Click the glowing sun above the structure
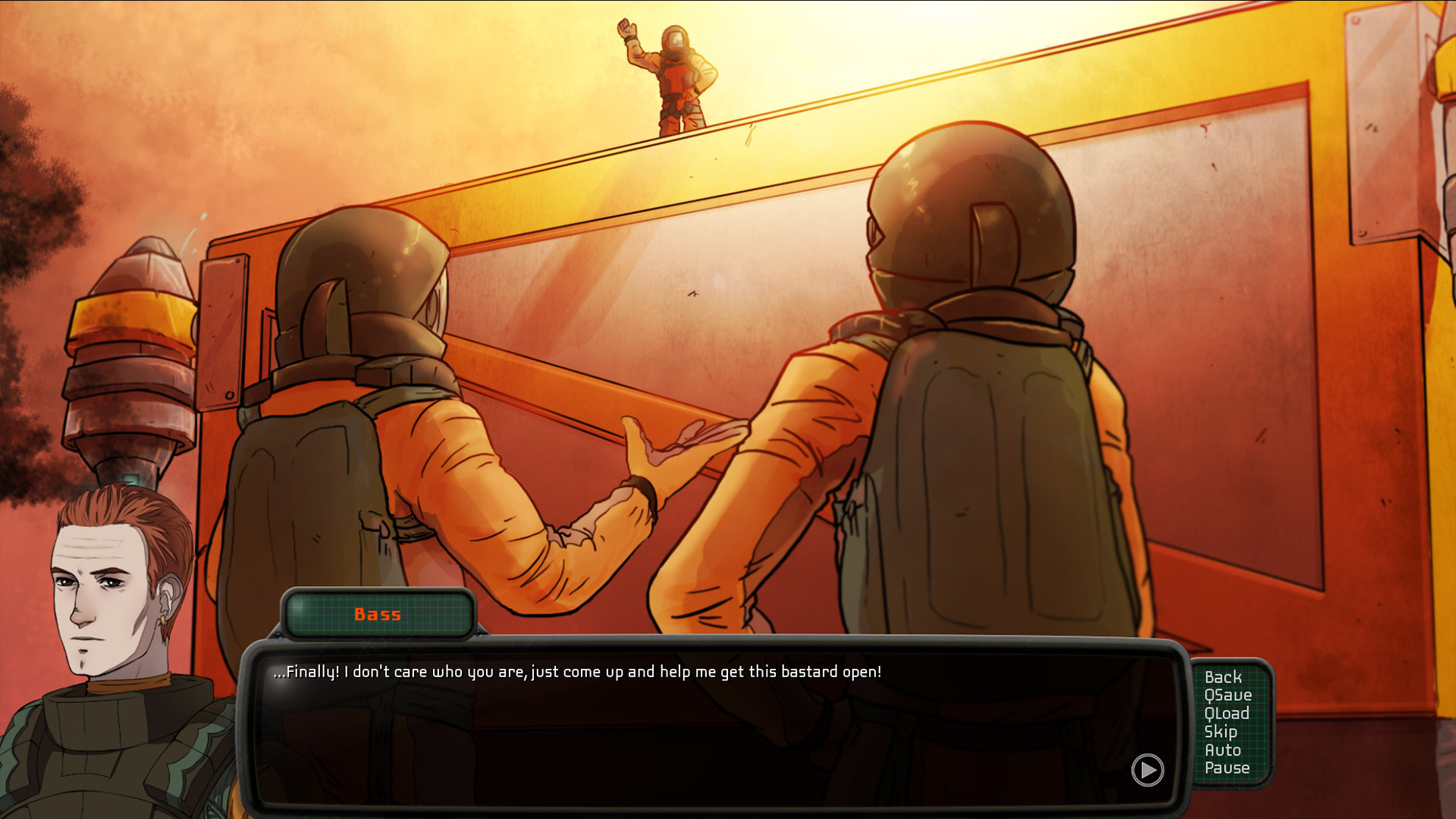 point(834,45)
